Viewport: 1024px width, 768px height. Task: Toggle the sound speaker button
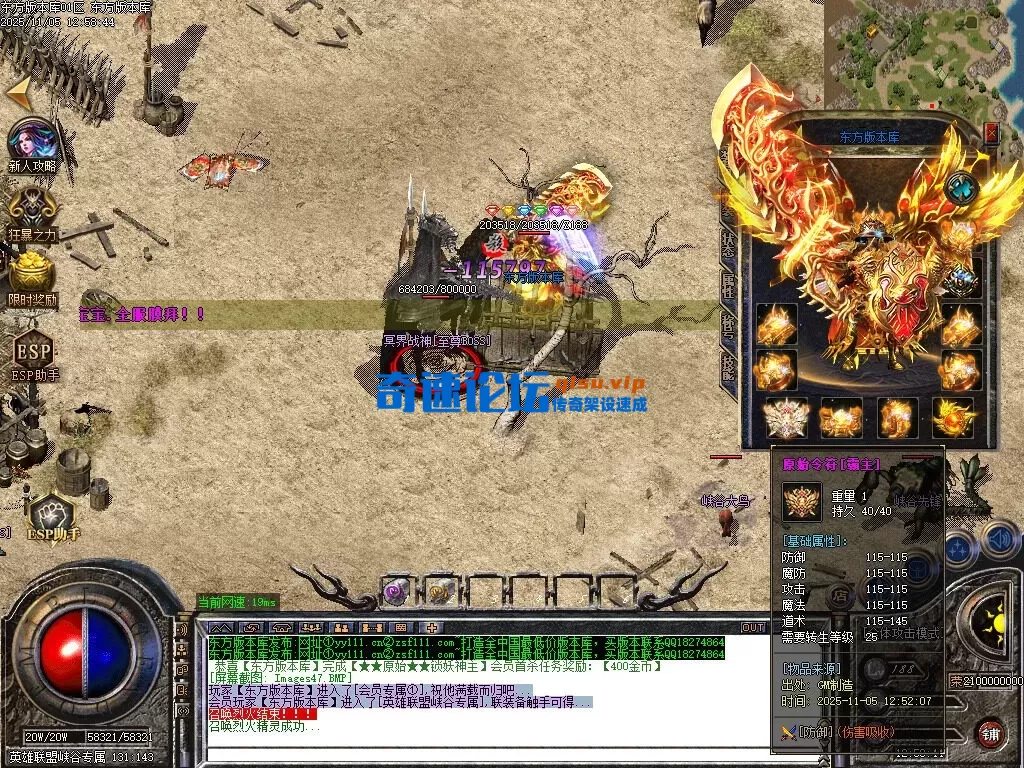(999, 540)
